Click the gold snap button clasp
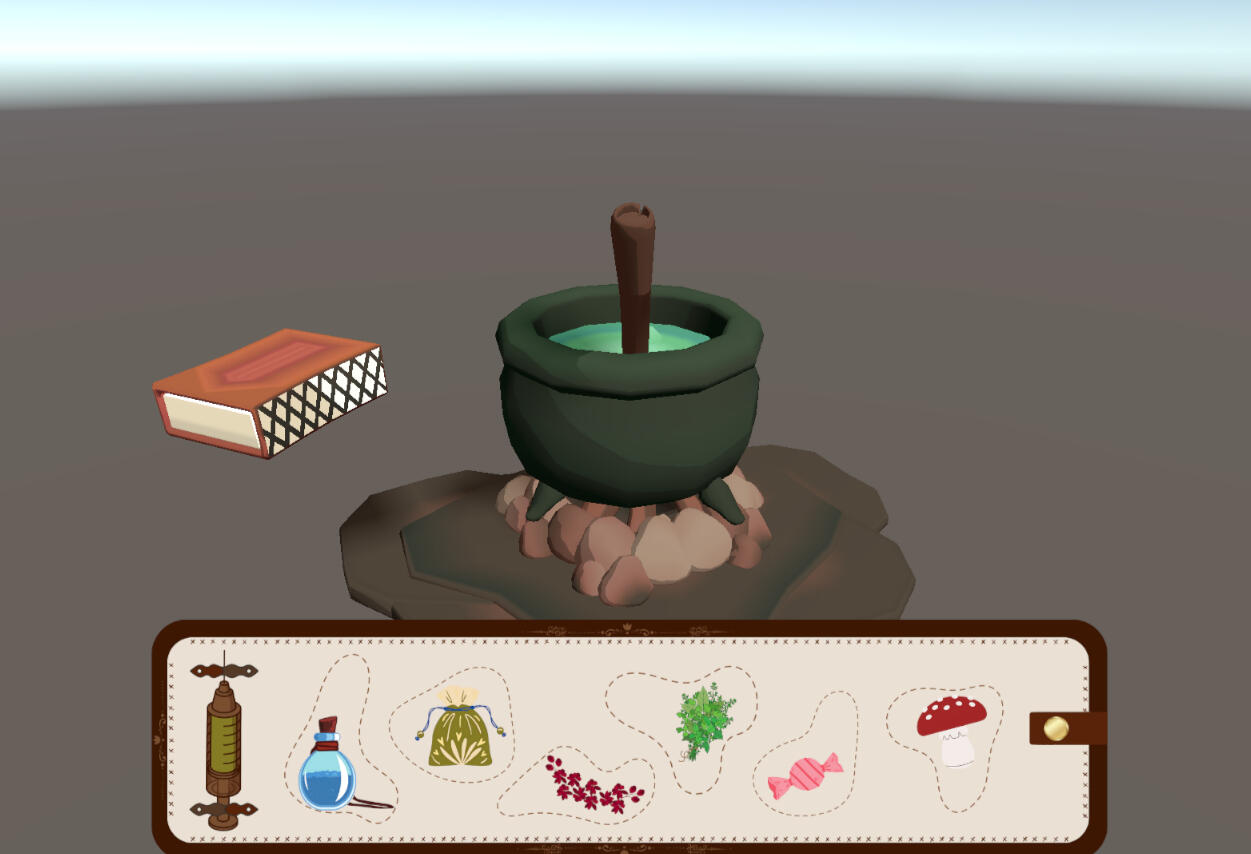This screenshot has height=854, width=1251. click(x=1056, y=728)
